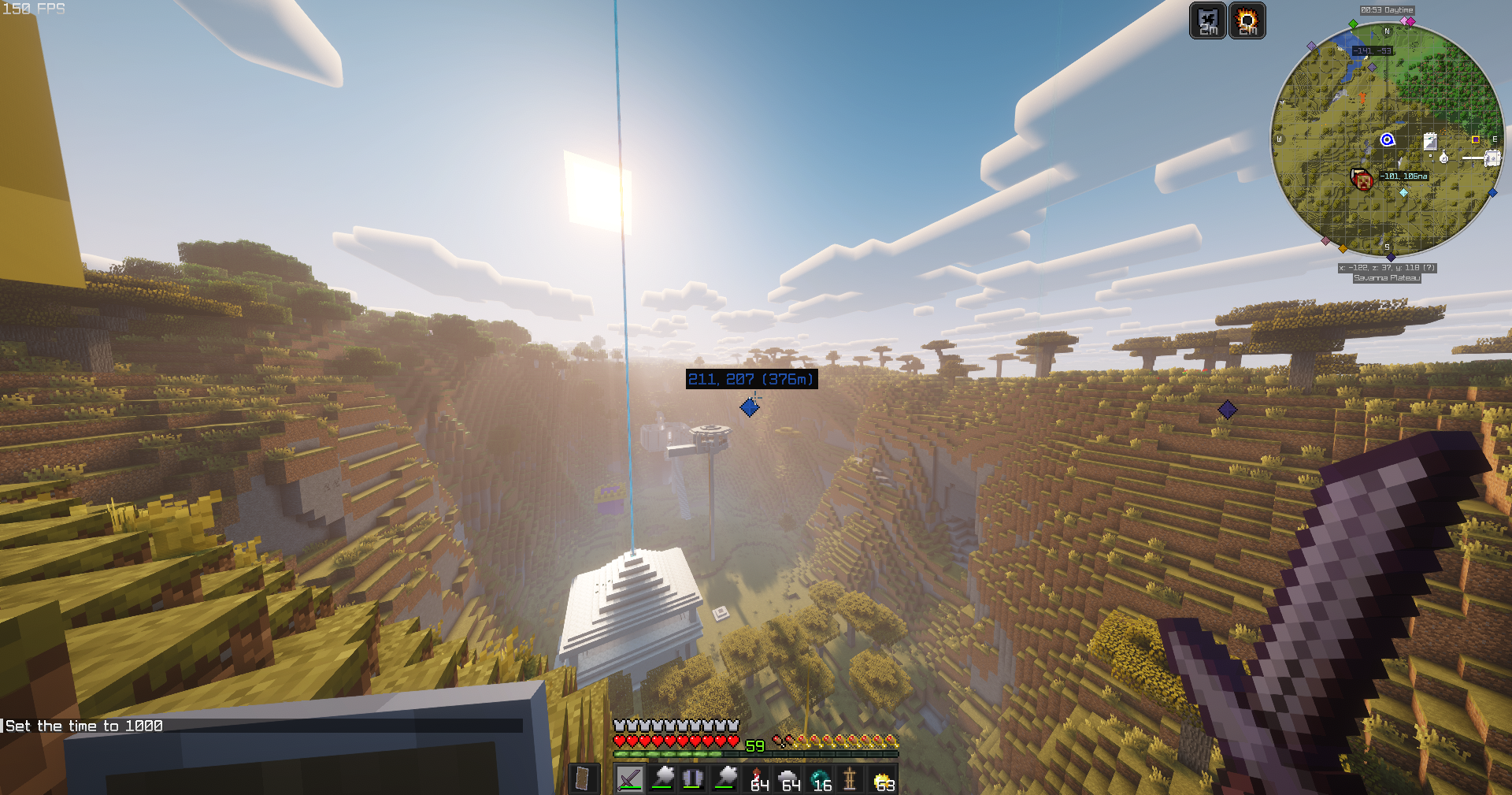Click the S compass marker below the minimap
The height and width of the screenshot is (795, 1512).
(x=1388, y=247)
